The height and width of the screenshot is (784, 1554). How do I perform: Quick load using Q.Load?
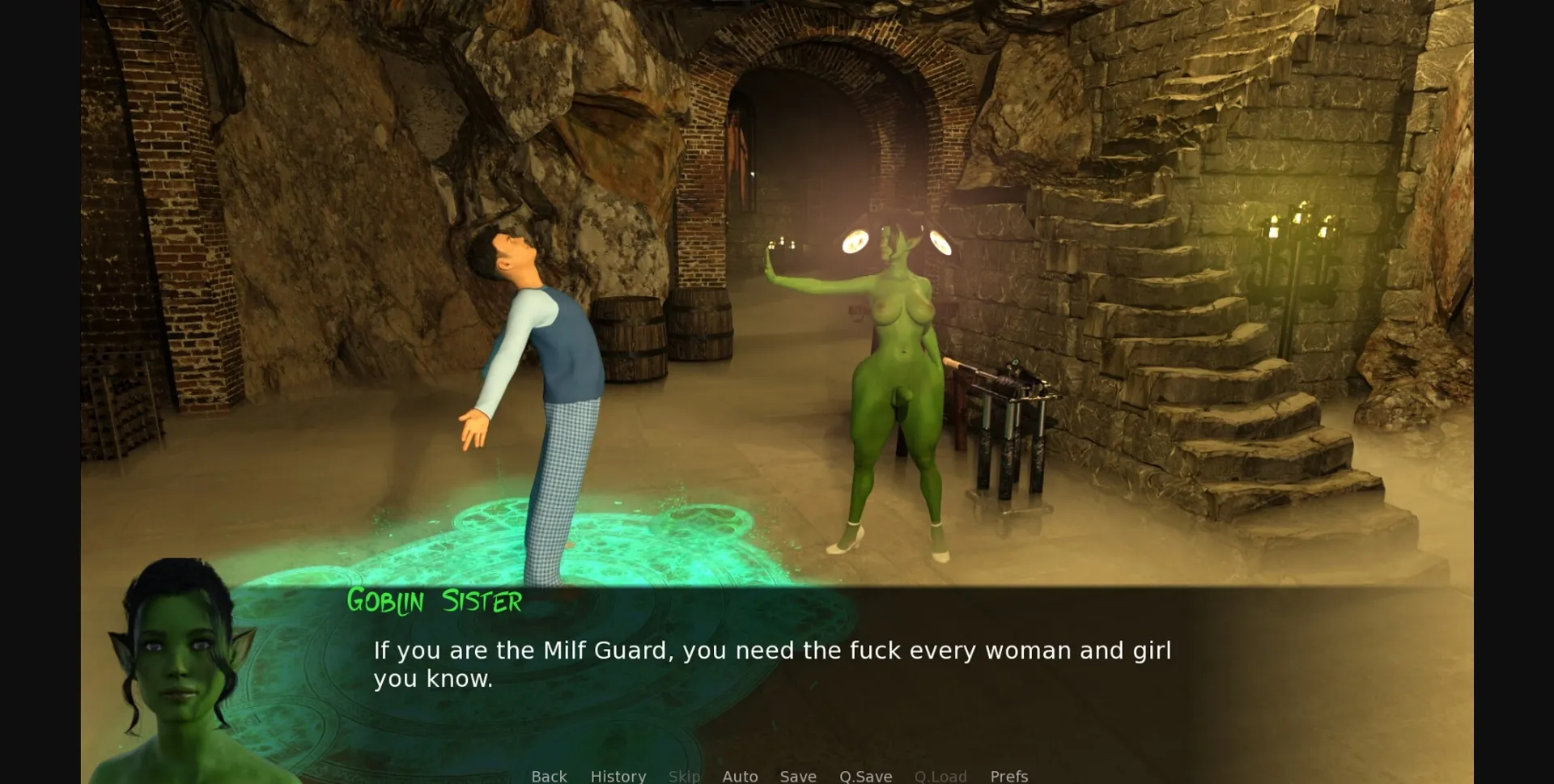940,776
